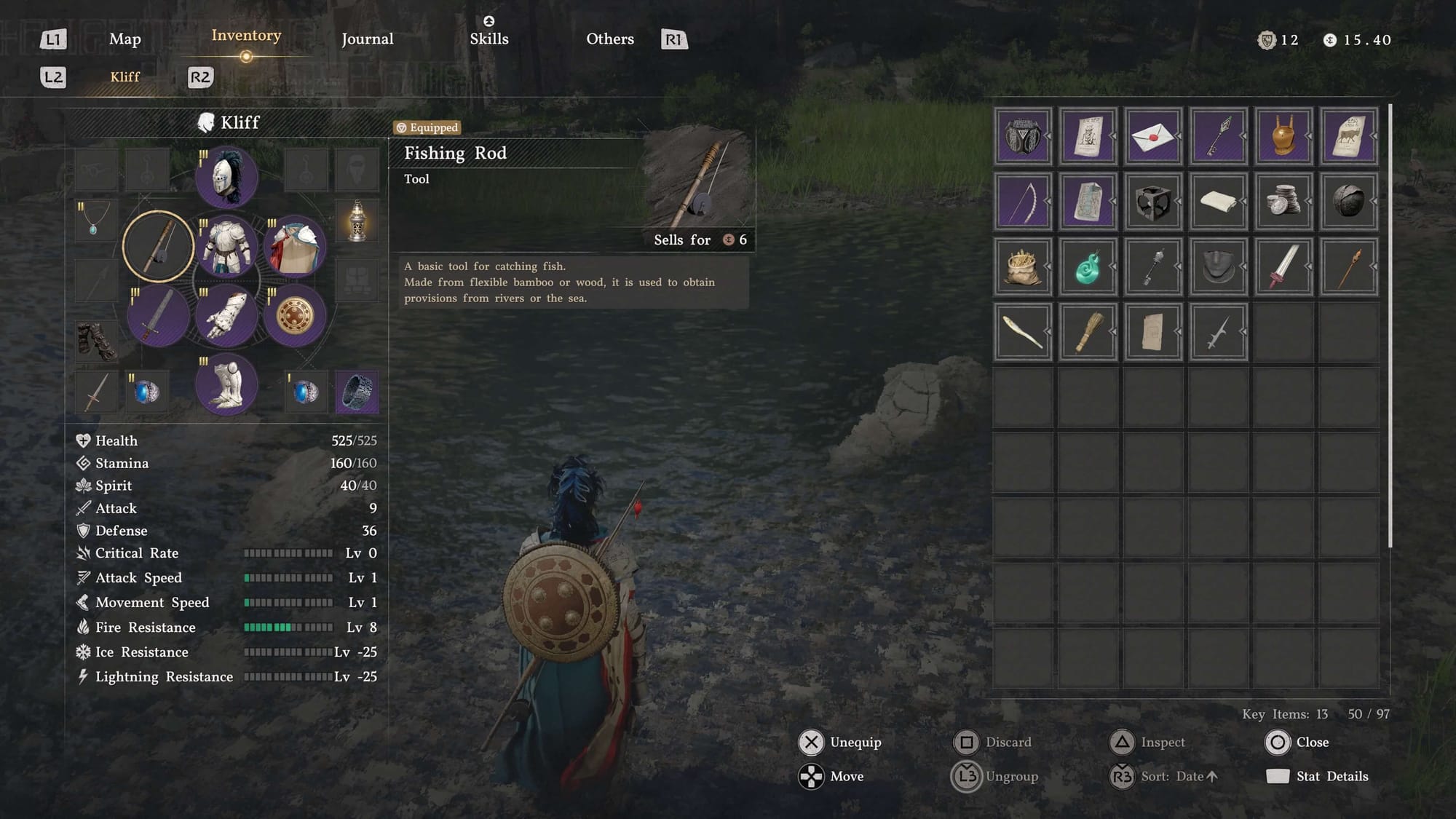Select the sealed letter with red wax
The width and height of the screenshot is (1456, 819).
[1152, 136]
